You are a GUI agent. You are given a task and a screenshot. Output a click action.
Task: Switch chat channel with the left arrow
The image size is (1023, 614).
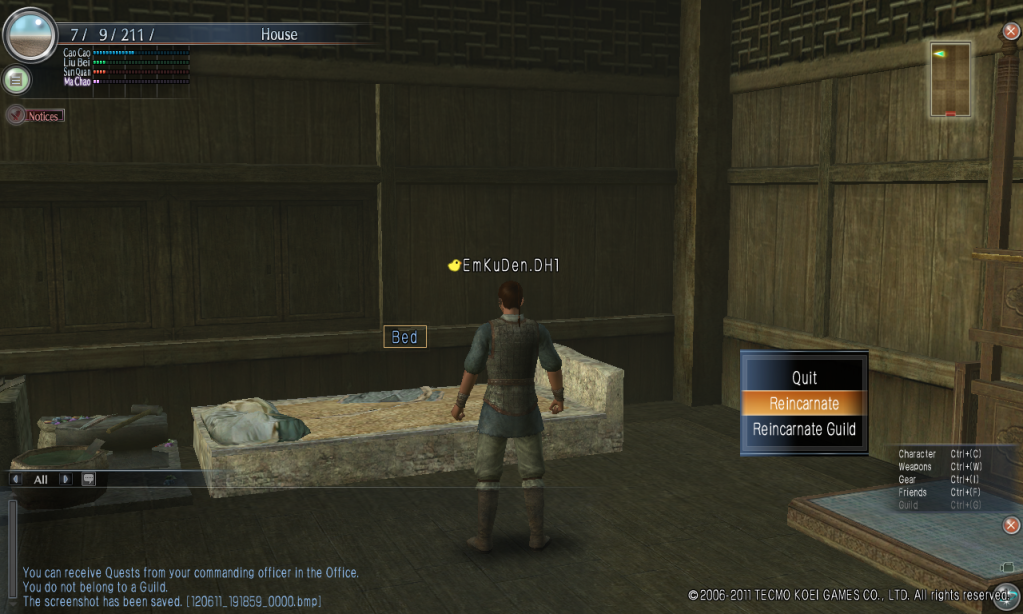[x=16, y=479]
